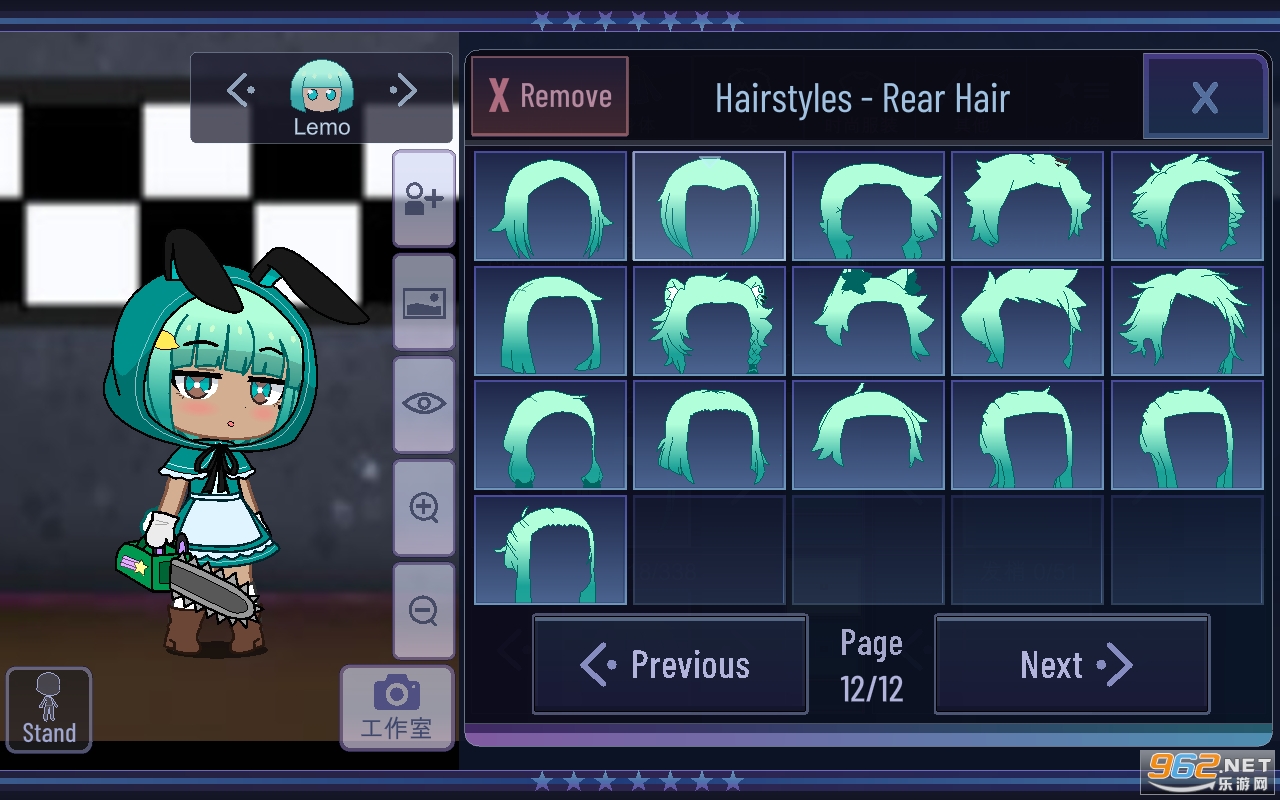Advance with the Next page button
Viewport: 1280px width, 800px height.
coord(1072,664)
